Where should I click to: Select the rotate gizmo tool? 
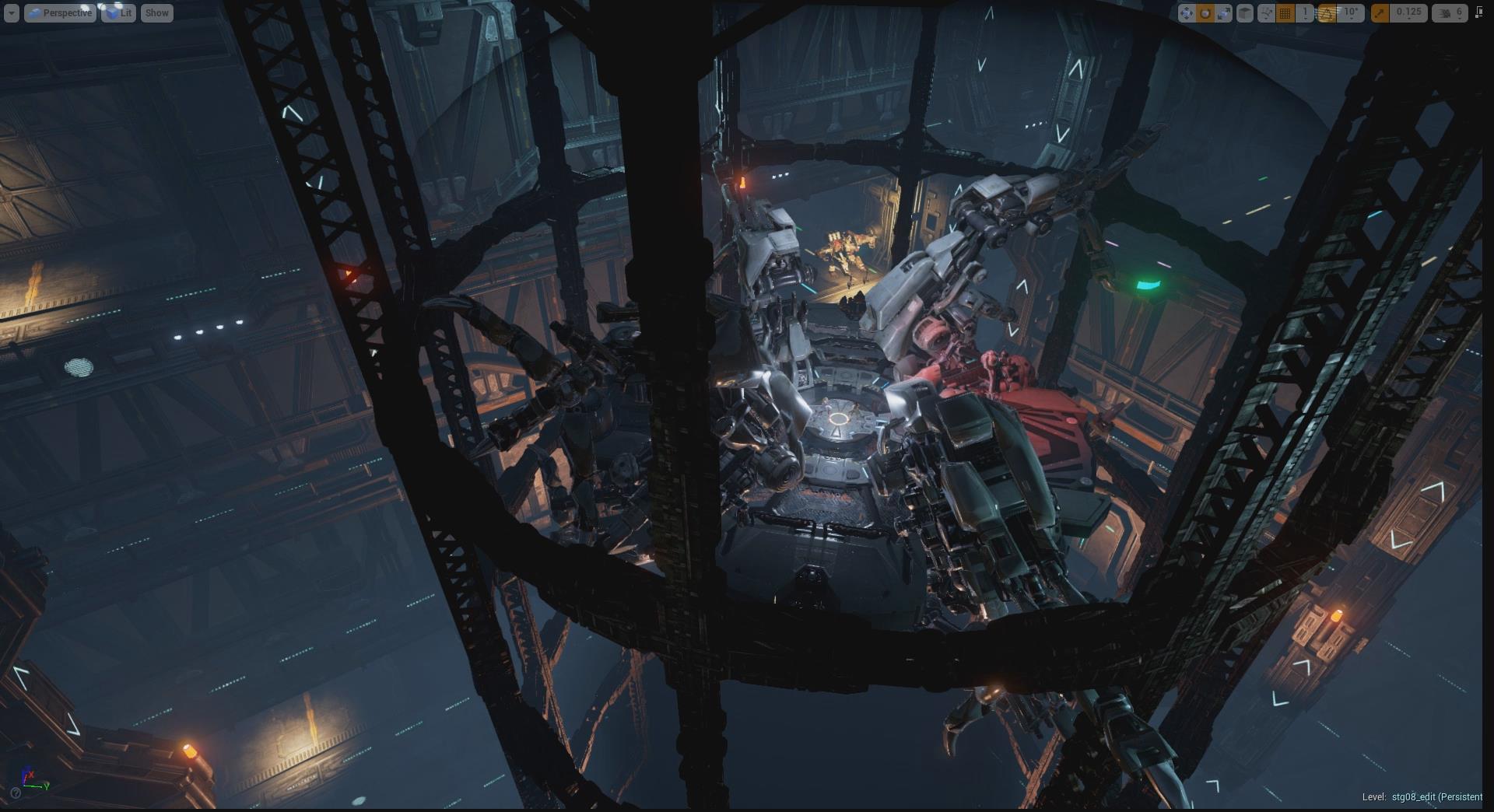(x=1205, y=13)
